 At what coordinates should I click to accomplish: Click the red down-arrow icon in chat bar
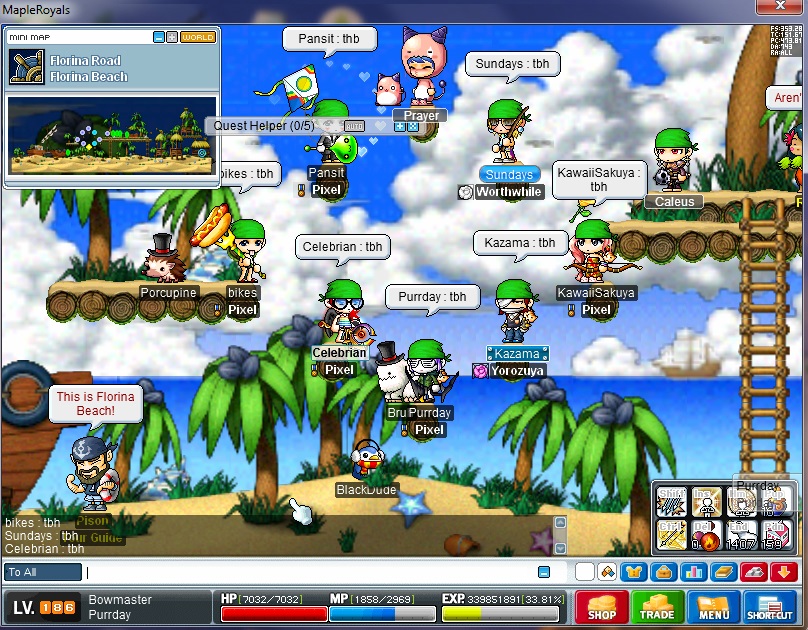[x=781, y=572]
